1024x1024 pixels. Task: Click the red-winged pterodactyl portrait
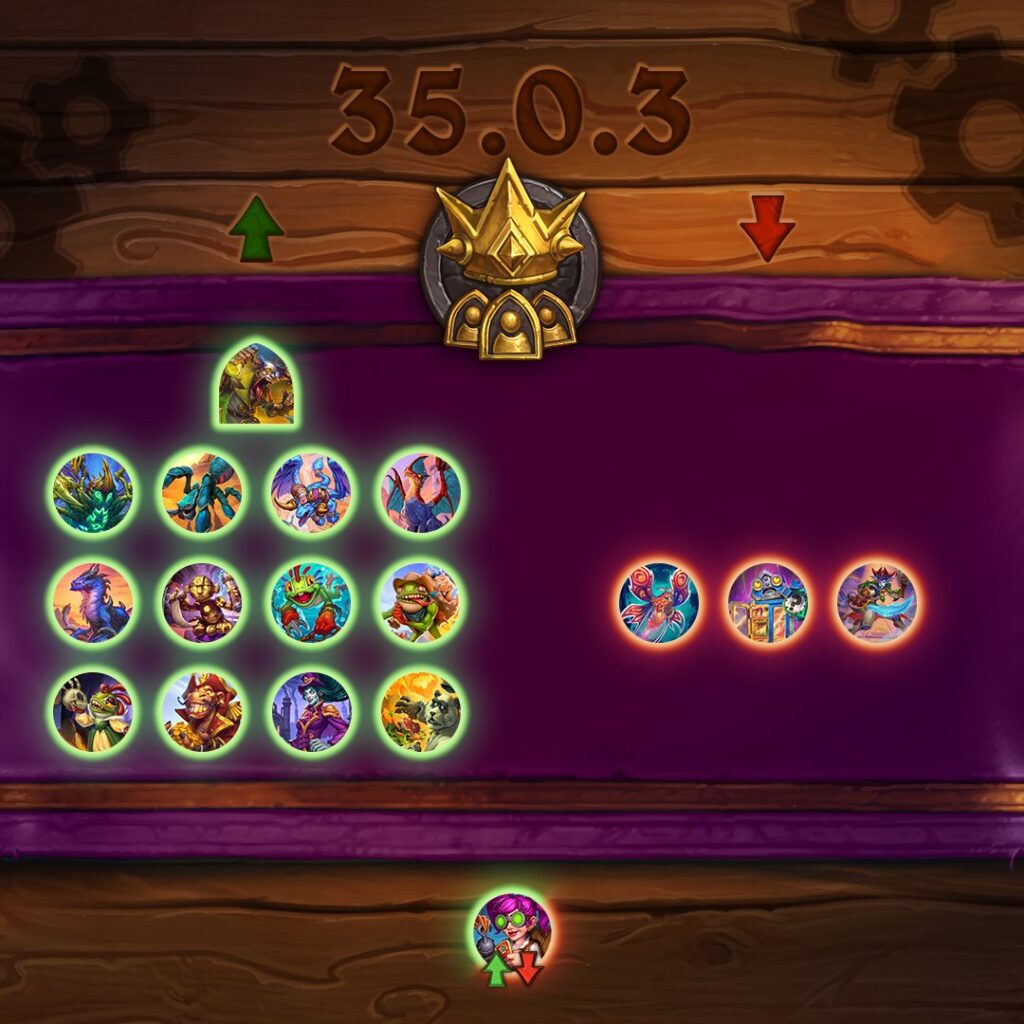click(420, 493)
